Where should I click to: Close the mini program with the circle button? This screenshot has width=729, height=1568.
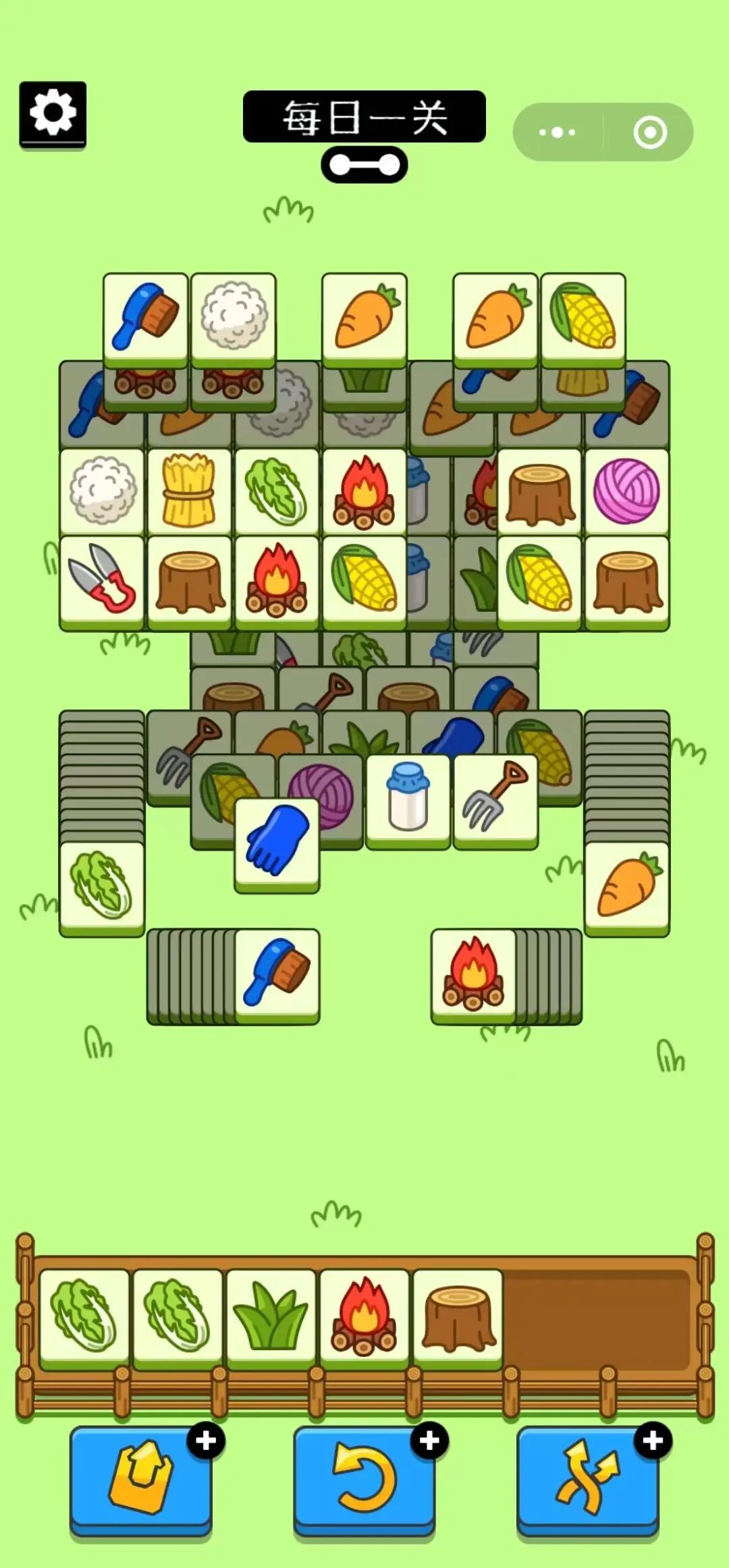coord(650,132)
